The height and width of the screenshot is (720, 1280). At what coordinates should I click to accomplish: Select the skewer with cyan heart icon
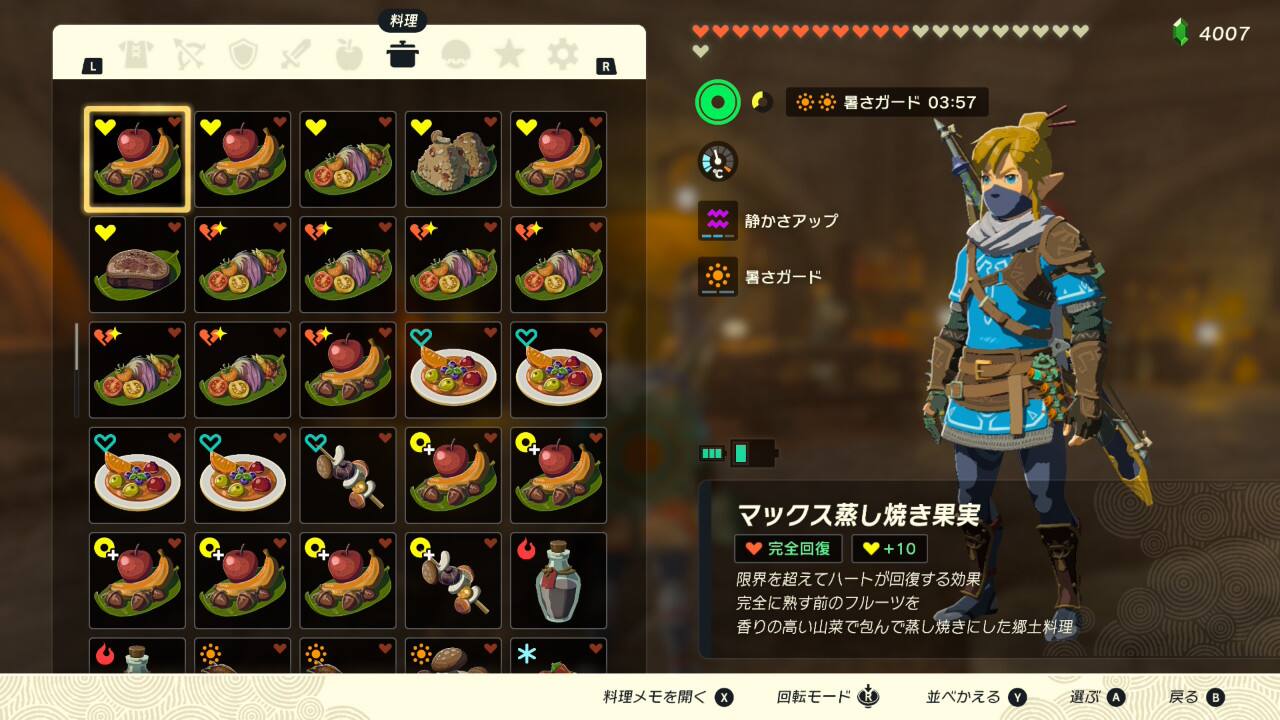pyautogui.click(x=348, y=476)
